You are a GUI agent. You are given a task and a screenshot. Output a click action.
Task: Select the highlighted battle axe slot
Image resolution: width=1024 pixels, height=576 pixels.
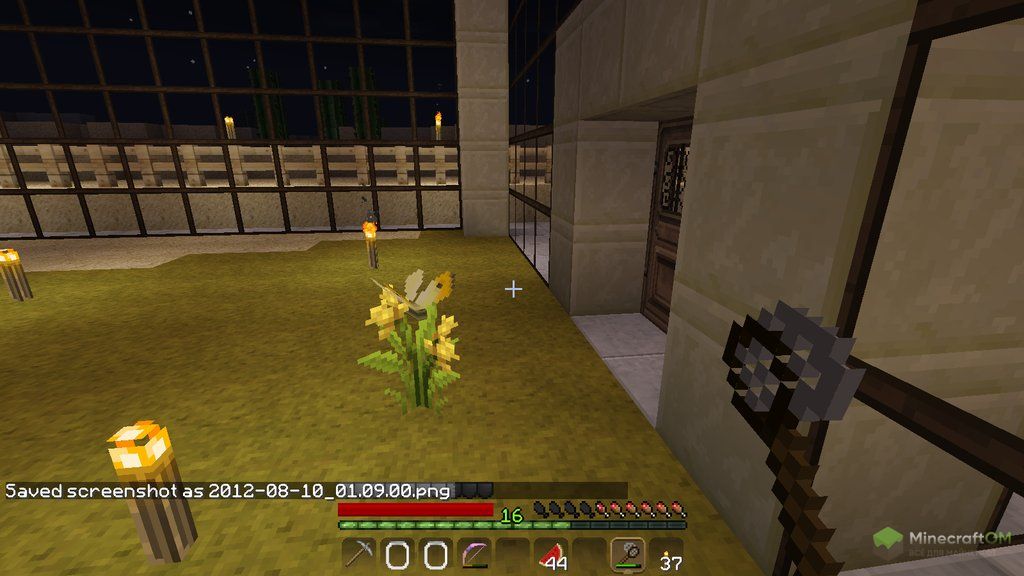click(626, 554)
